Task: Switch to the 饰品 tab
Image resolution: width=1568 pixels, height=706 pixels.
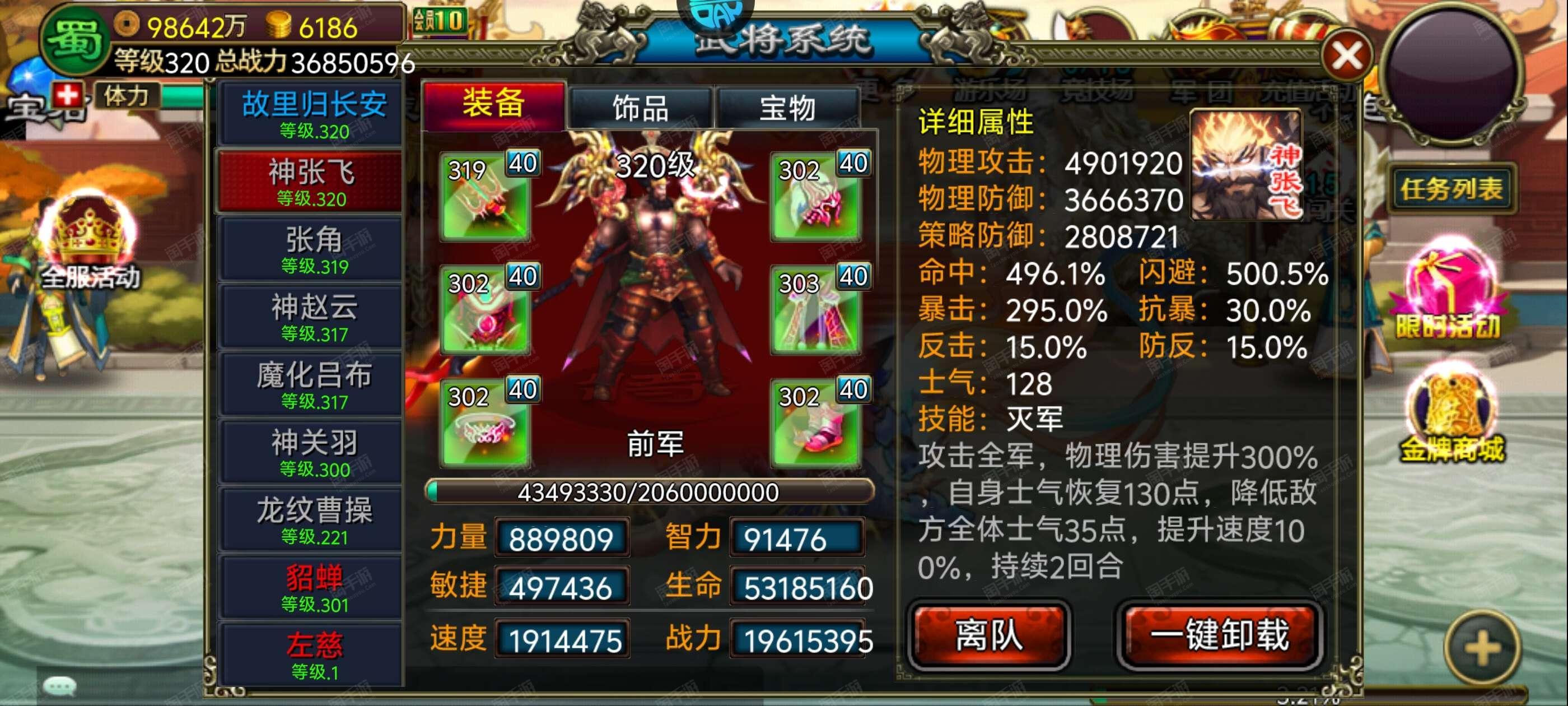Action: click(640, 106)
